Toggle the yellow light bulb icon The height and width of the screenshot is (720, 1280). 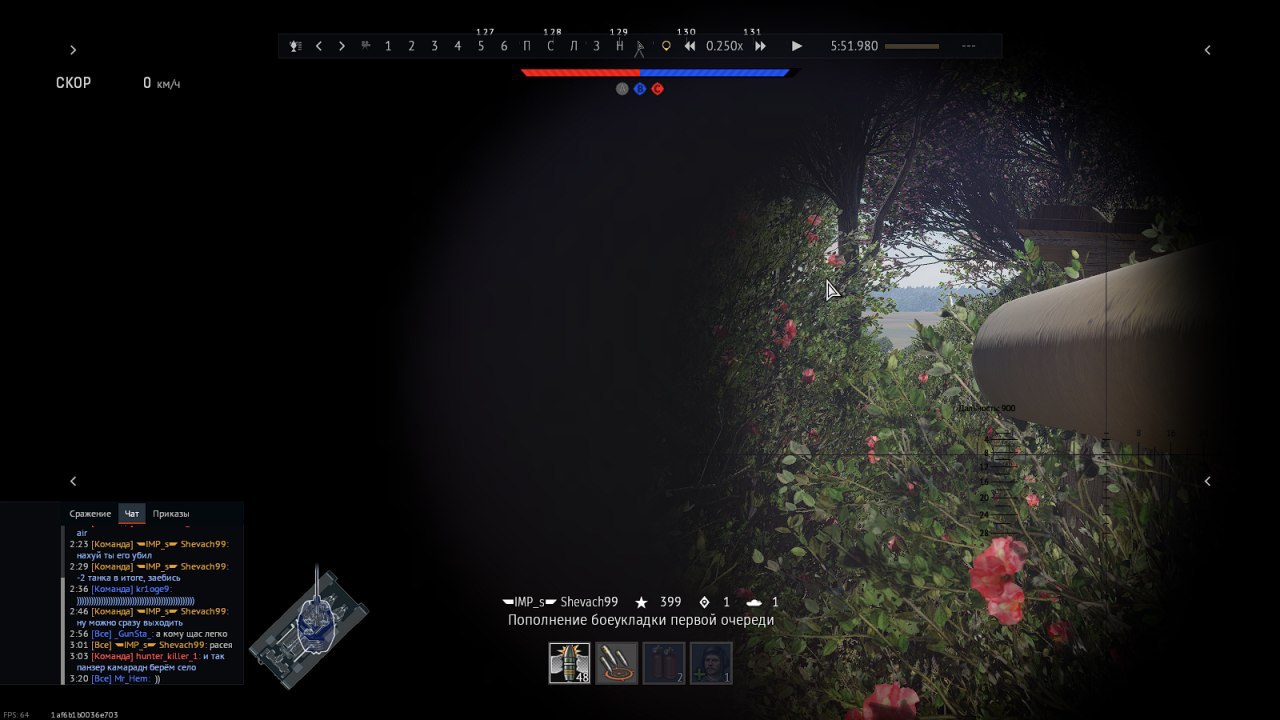click(666, 46)
